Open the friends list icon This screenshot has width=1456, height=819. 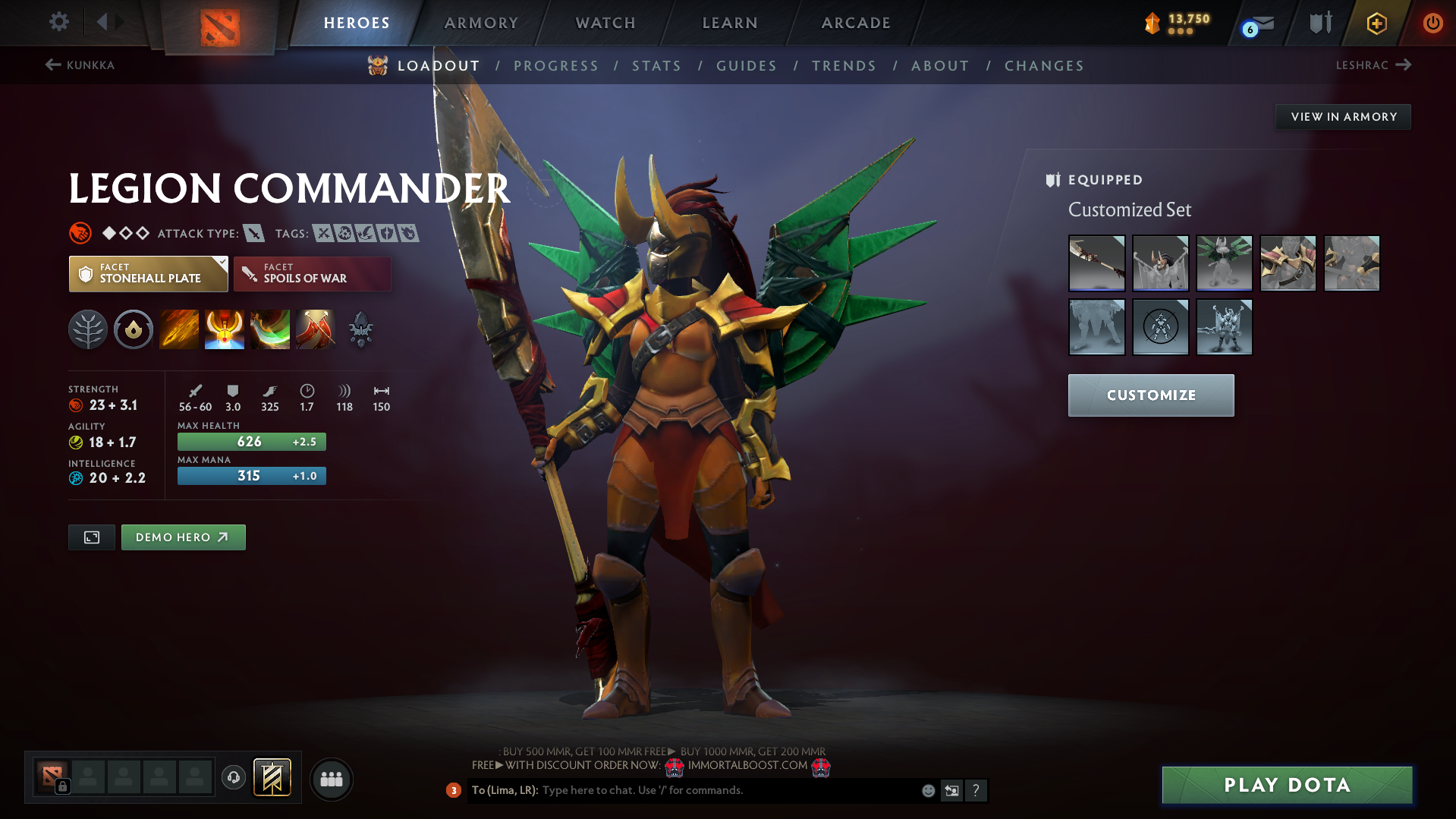click(331, 779)
